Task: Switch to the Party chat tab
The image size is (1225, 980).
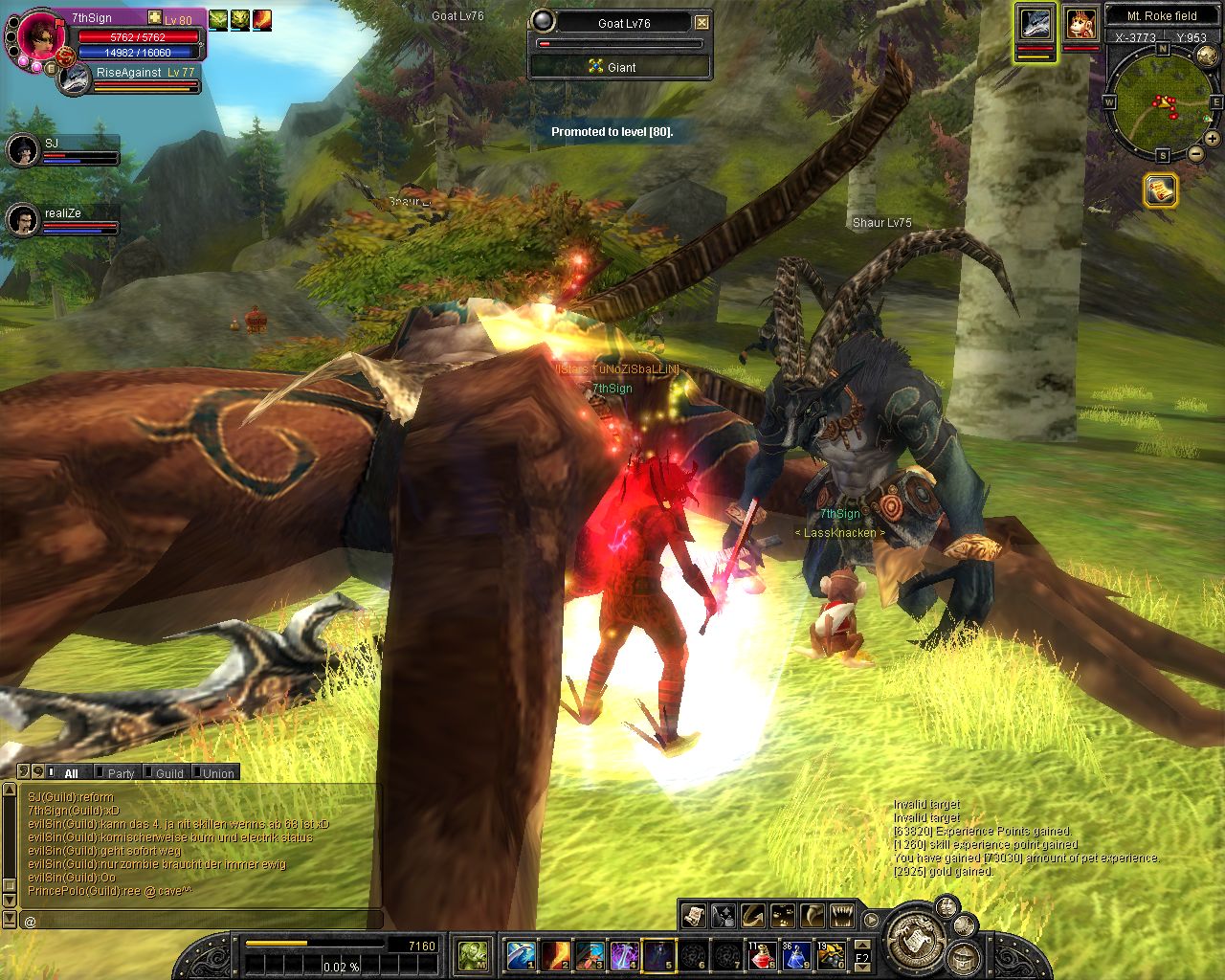Action: (121, 773)
